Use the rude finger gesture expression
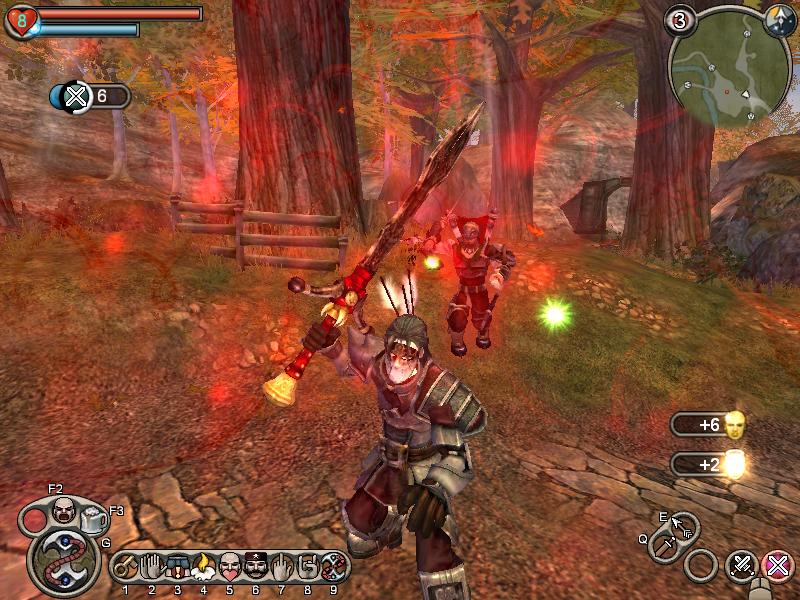The image size is (800, 600). tap(282, 568)
